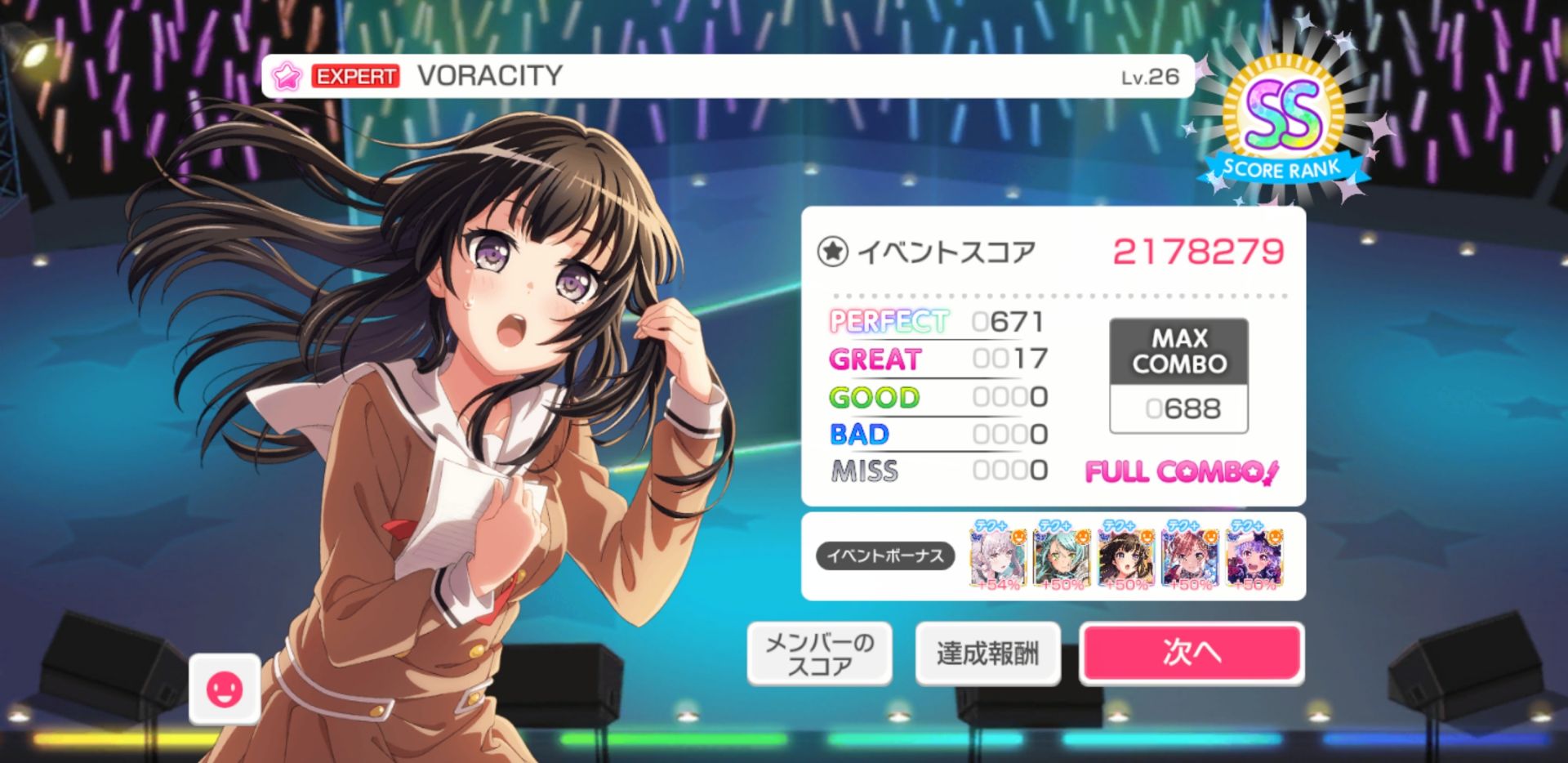Select the teal-haired member card
The image size is (1568, 763).
point(1061,556)
